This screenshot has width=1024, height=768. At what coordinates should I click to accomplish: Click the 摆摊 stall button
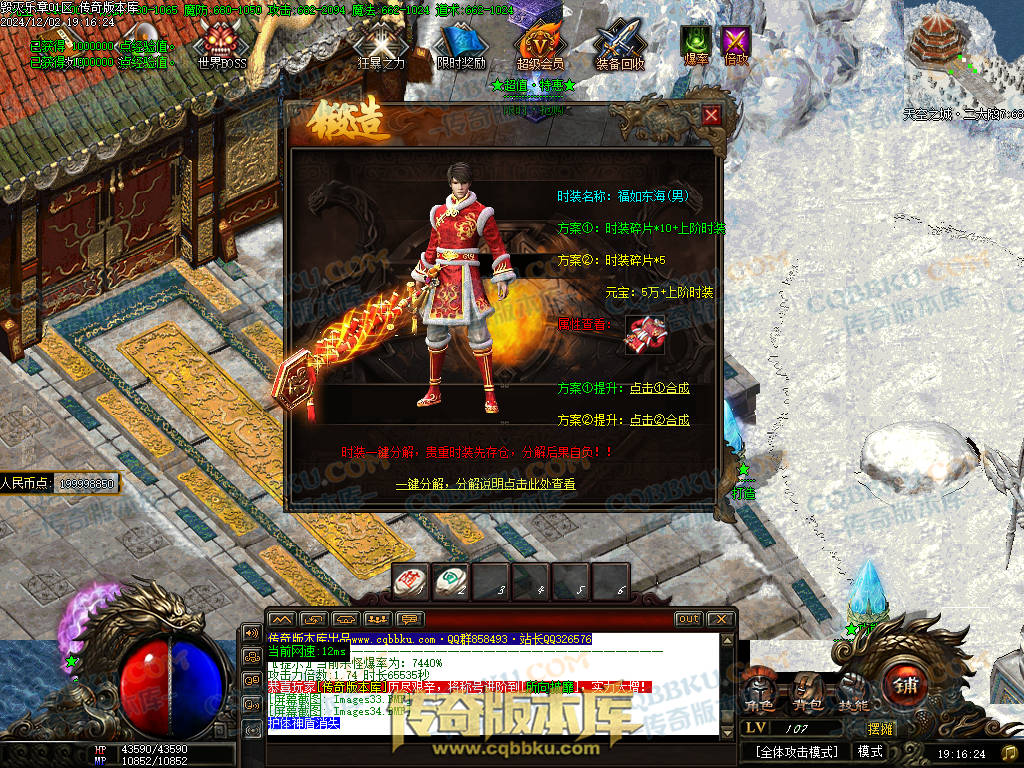(x=880, y=730)
